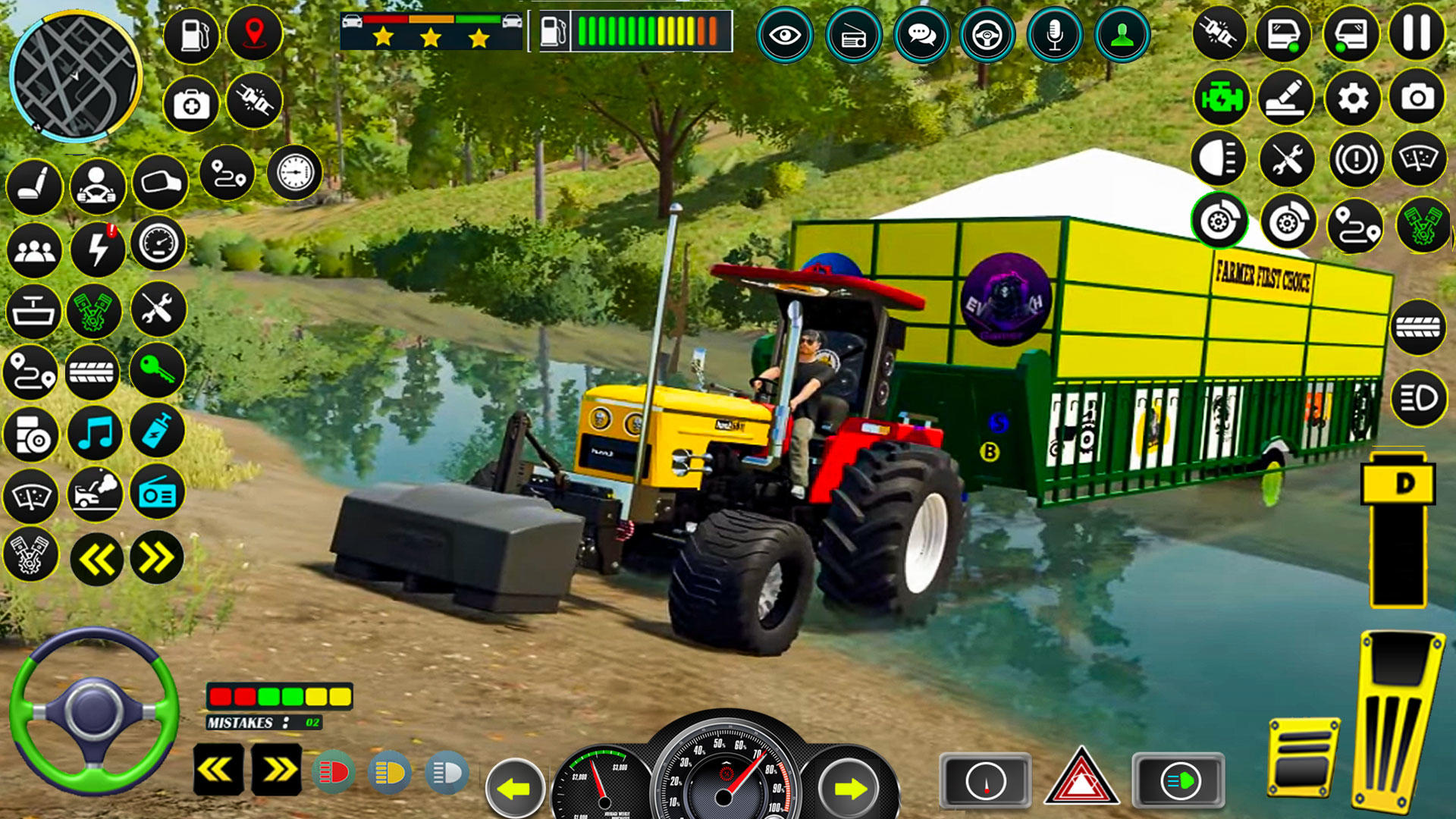Open the bottom double-arrow expander
This screenshot has width=1456, height=819.
(275, 769)
